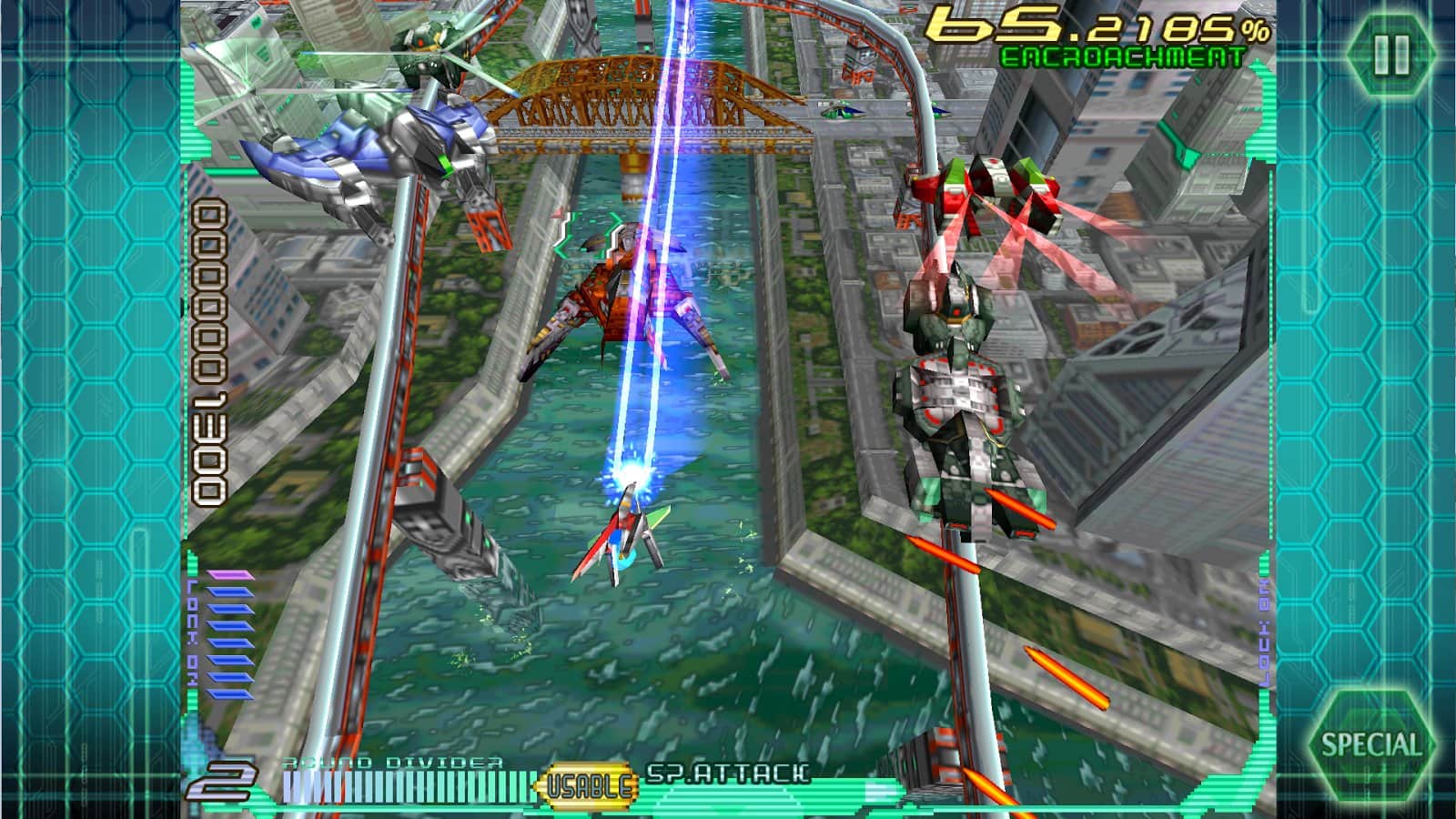1456x819 pixels.
Task: Activate the SPECIAL attack button
Action: 1370,744
